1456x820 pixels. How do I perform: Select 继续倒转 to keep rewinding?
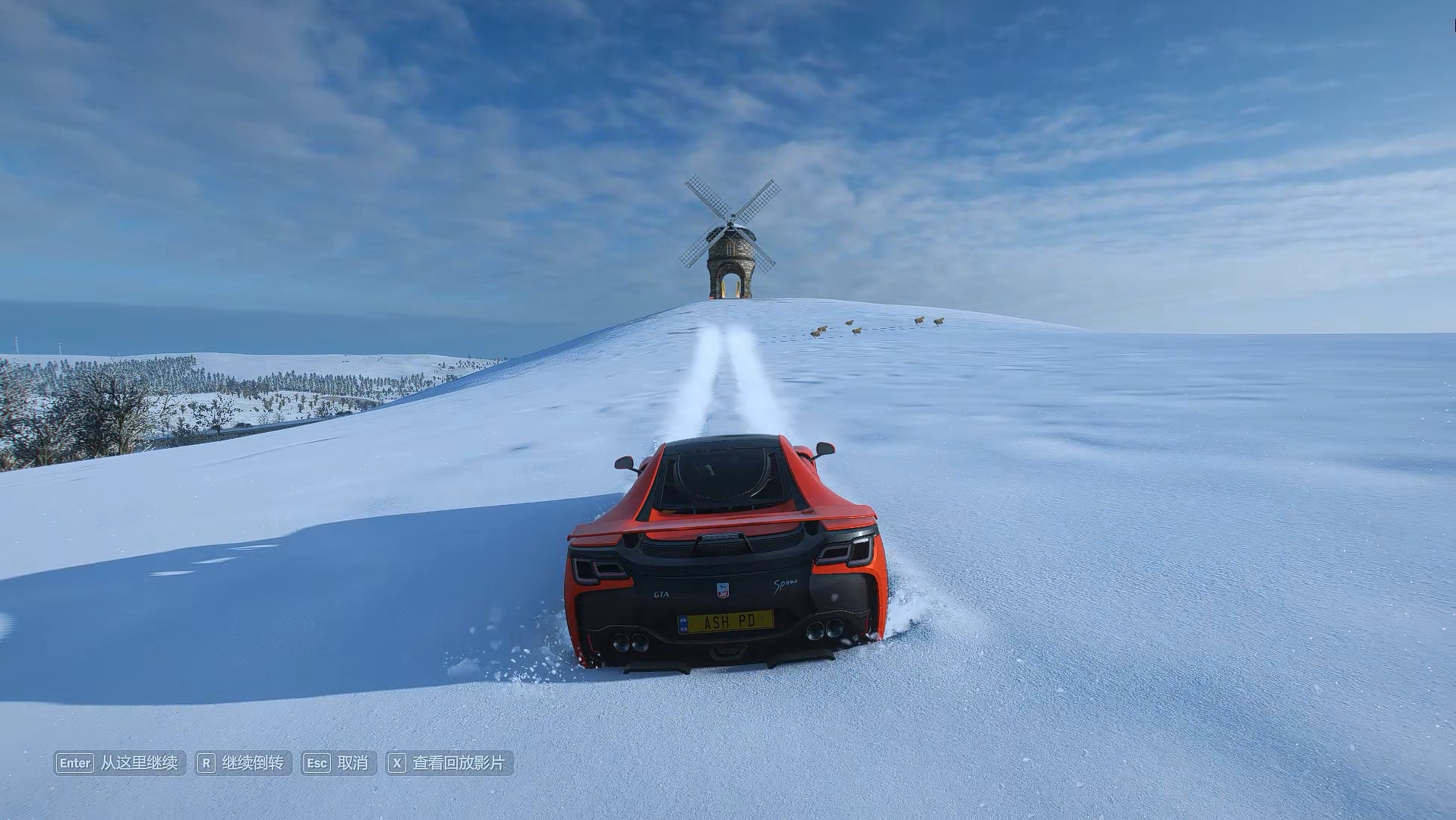[x=244, y=763]
